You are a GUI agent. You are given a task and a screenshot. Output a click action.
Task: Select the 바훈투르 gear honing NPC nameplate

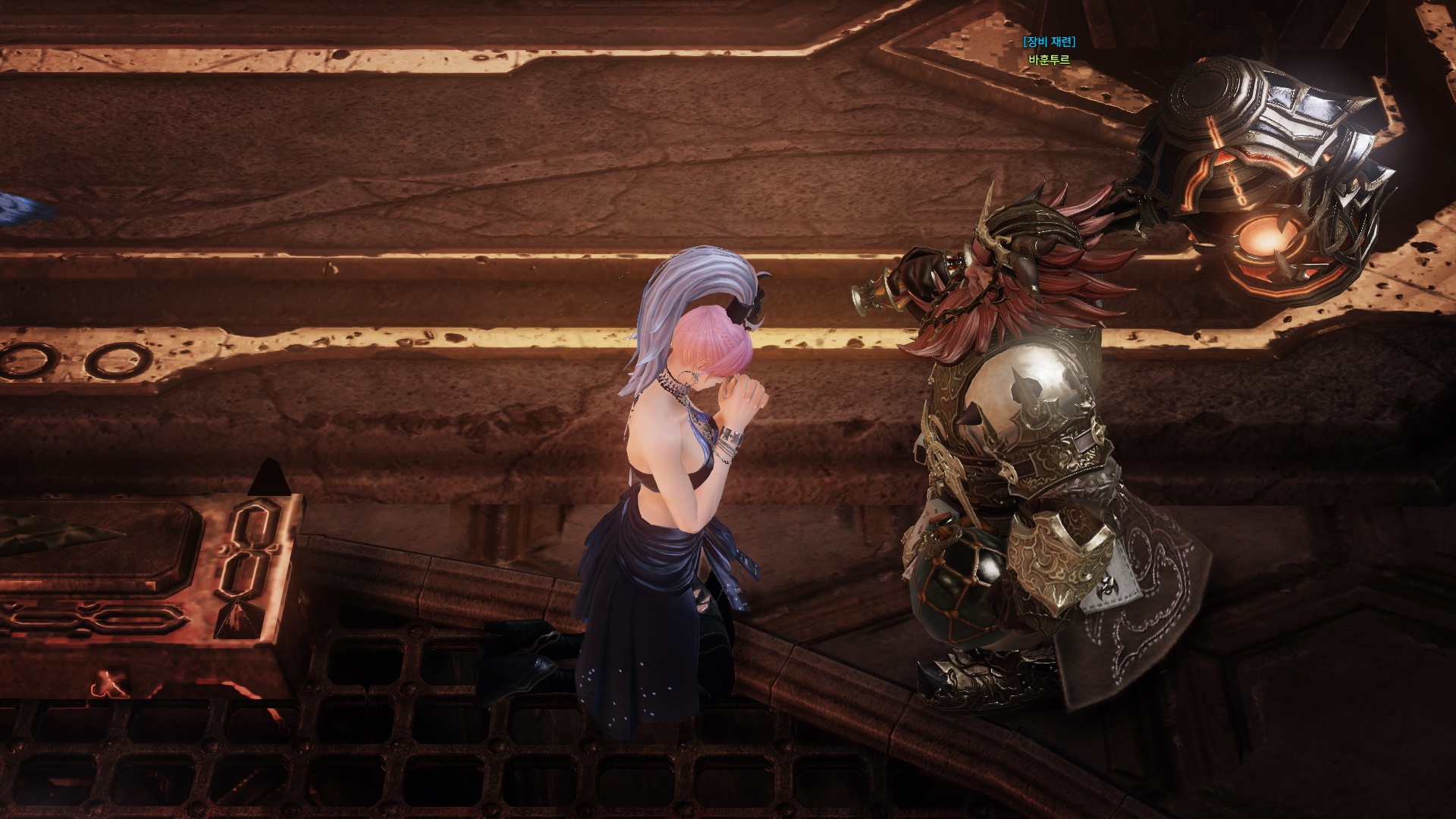point(1049,59)
